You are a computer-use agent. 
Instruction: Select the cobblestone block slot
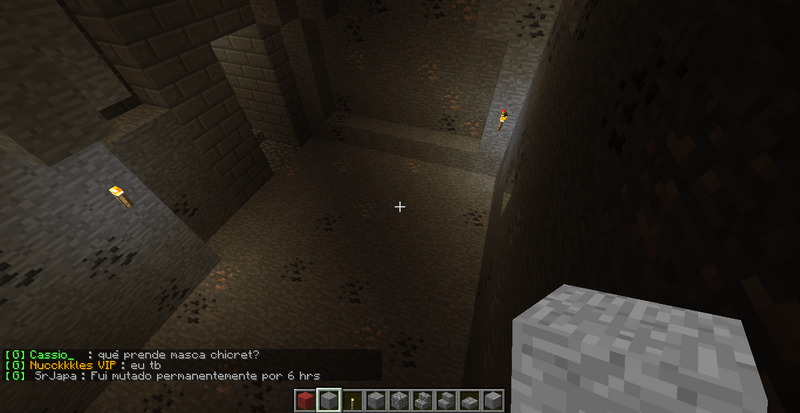(398, 401)
